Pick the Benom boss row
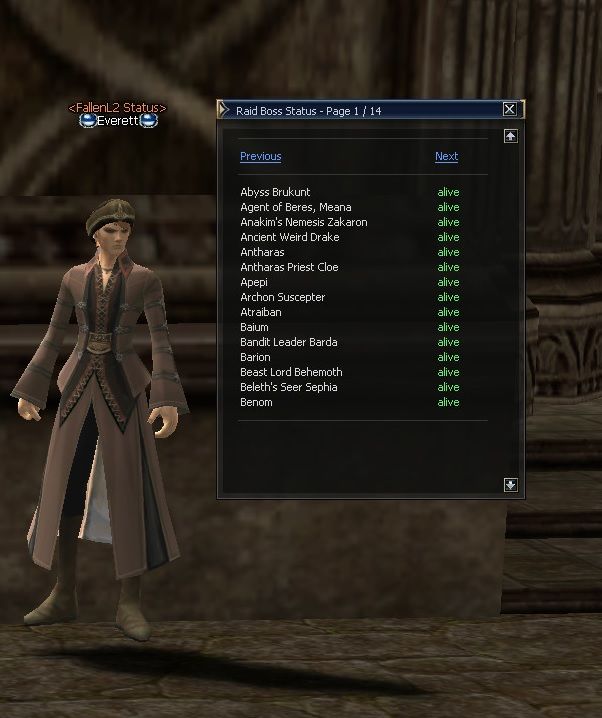The image size is (602, 718). coord(256,402)
